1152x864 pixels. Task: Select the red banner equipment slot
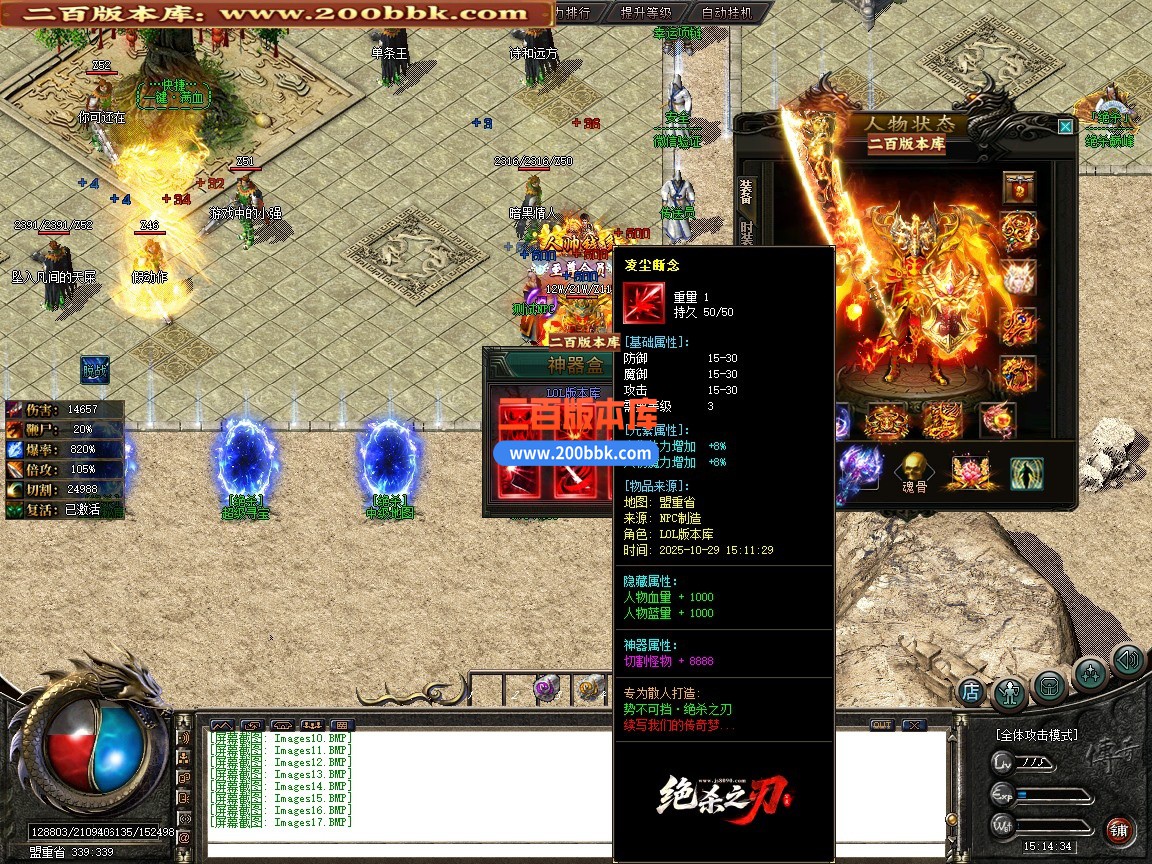pos(1018,187)
